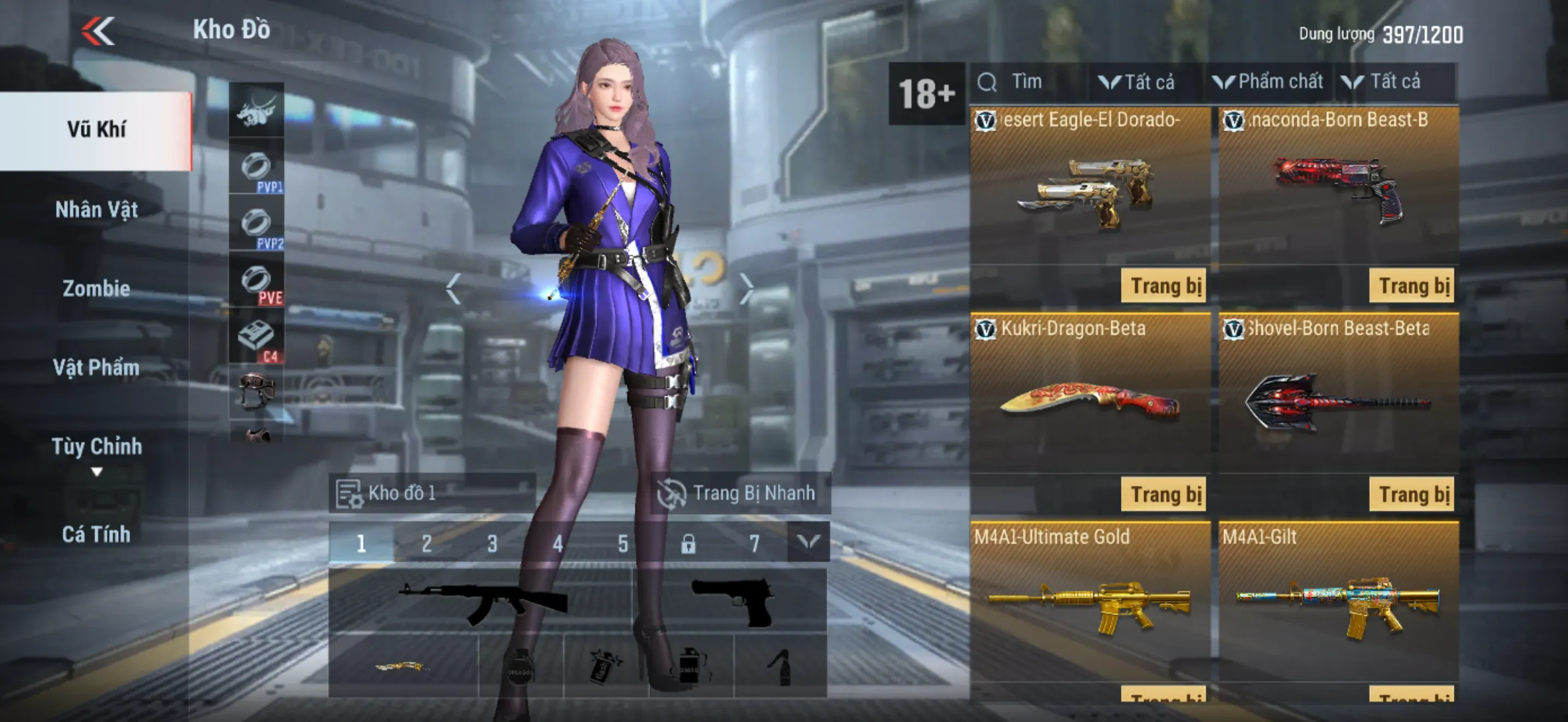This screenshot has width=1568, height=722.
Task: Switch to loadout slot 3
Action: tap(492, 543)
